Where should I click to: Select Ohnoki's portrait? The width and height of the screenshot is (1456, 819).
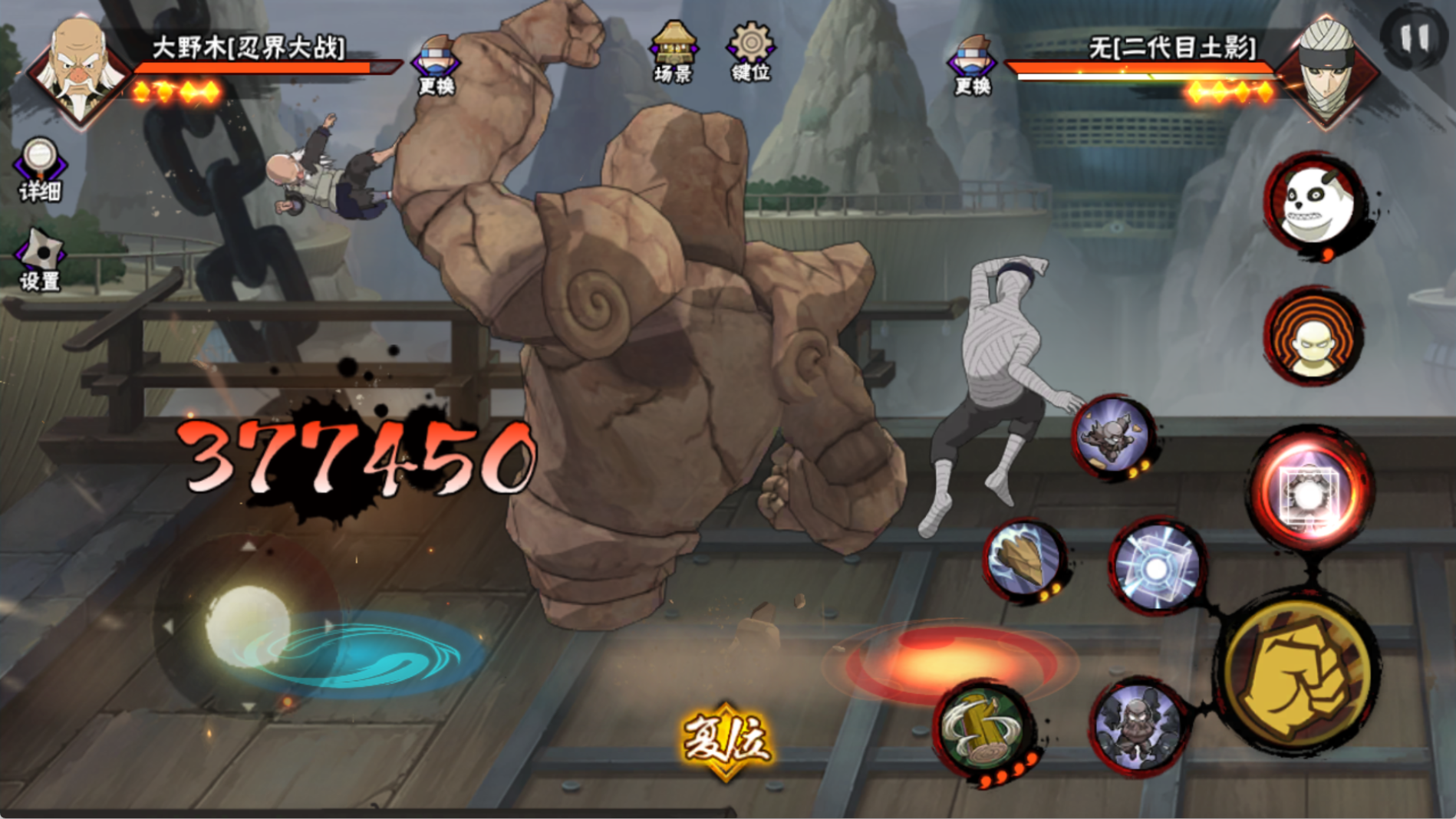[79, 67]
